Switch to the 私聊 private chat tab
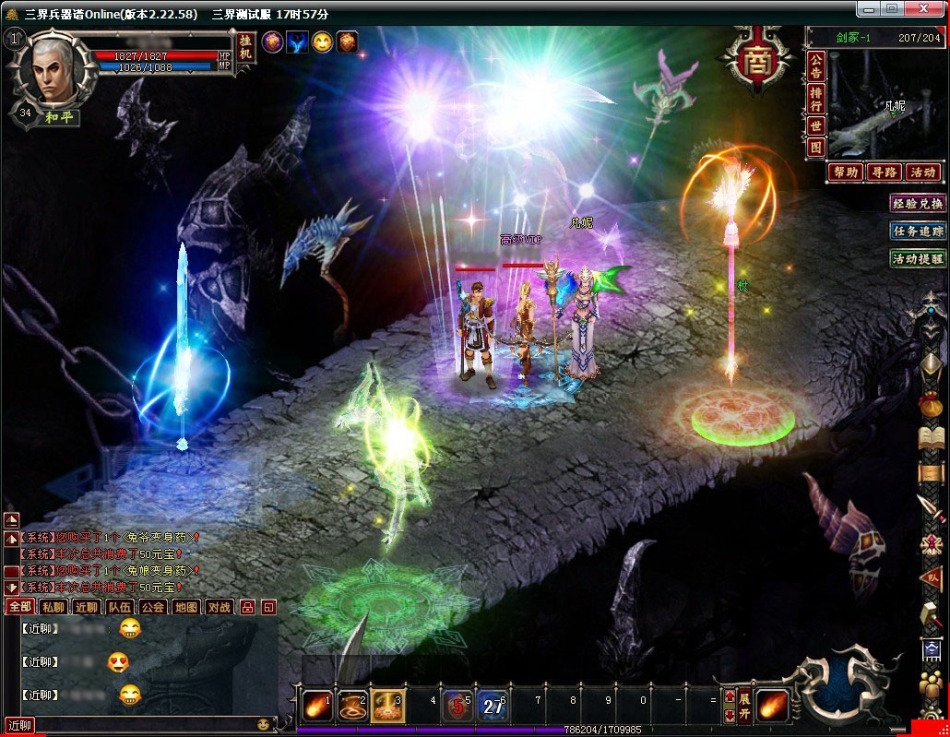This screenshot has height=737, width=950. 53,607
